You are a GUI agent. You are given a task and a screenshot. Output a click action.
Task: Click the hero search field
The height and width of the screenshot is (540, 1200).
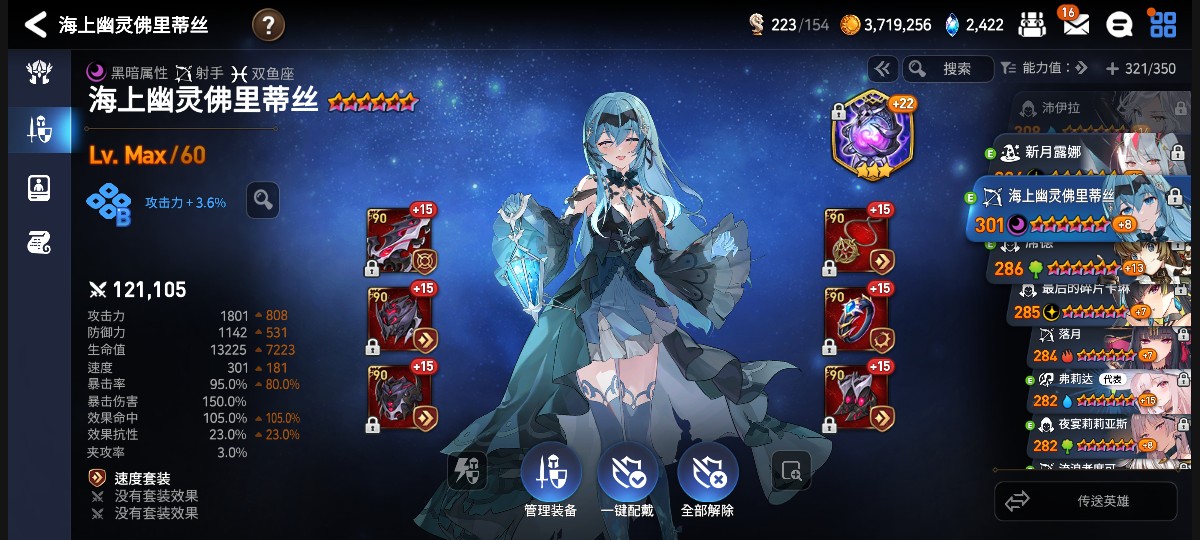click(x=948, y=68)
